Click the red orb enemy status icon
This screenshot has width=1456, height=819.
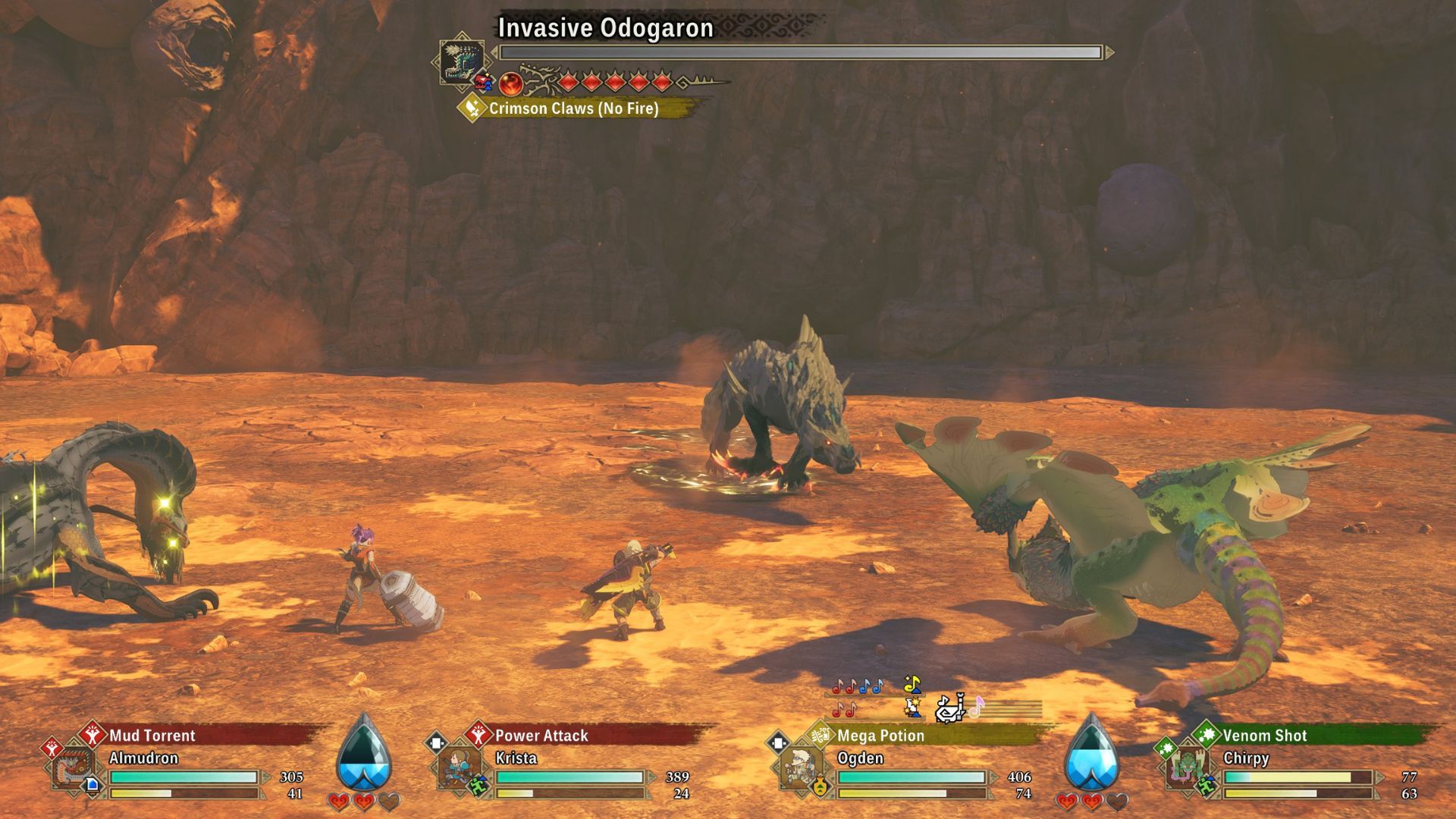tap(511, 83)
